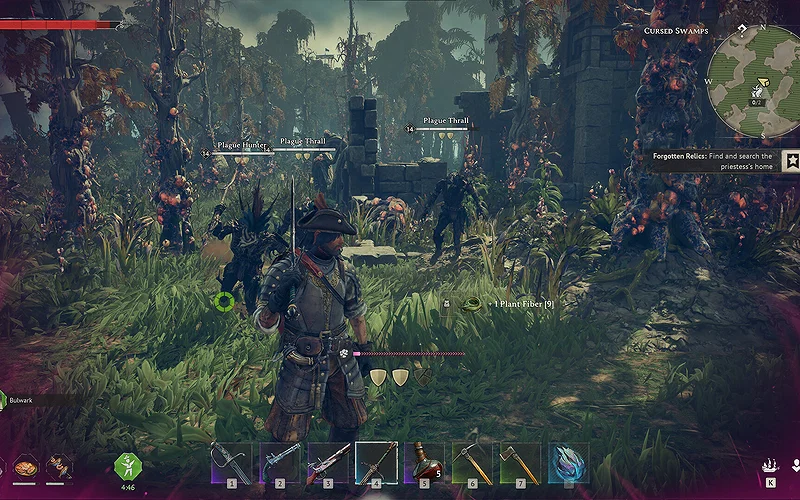Choose the long musket hotbar slot
800x500 pixels.
click(328, 463)
